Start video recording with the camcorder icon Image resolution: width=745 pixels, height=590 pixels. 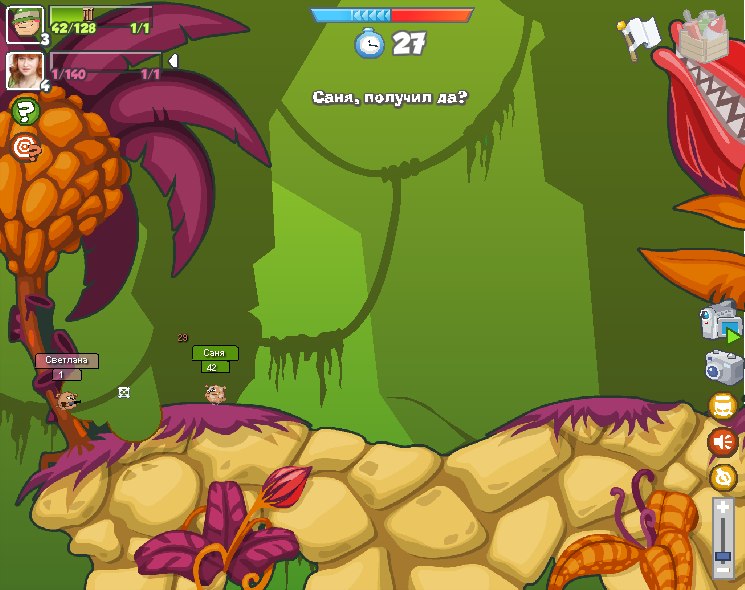tap(720, 322)
